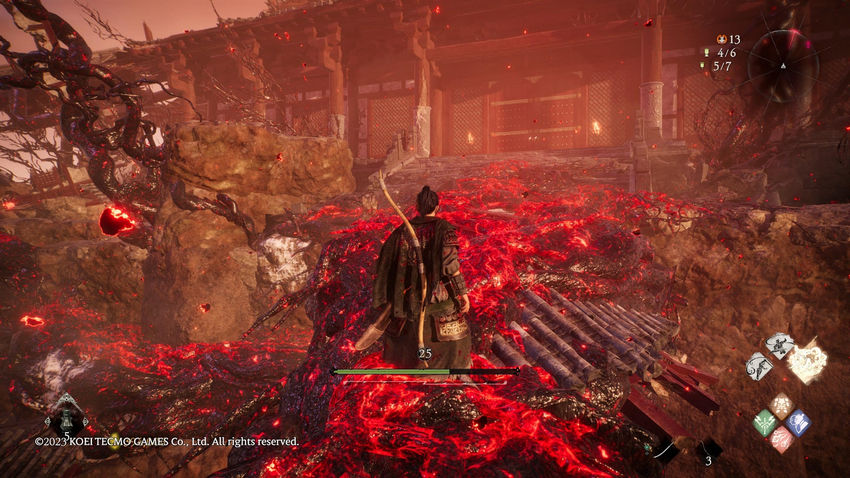Click the circular radar minimap
Viewport: 850px width, 478px height.
click(x=782, y=65)
